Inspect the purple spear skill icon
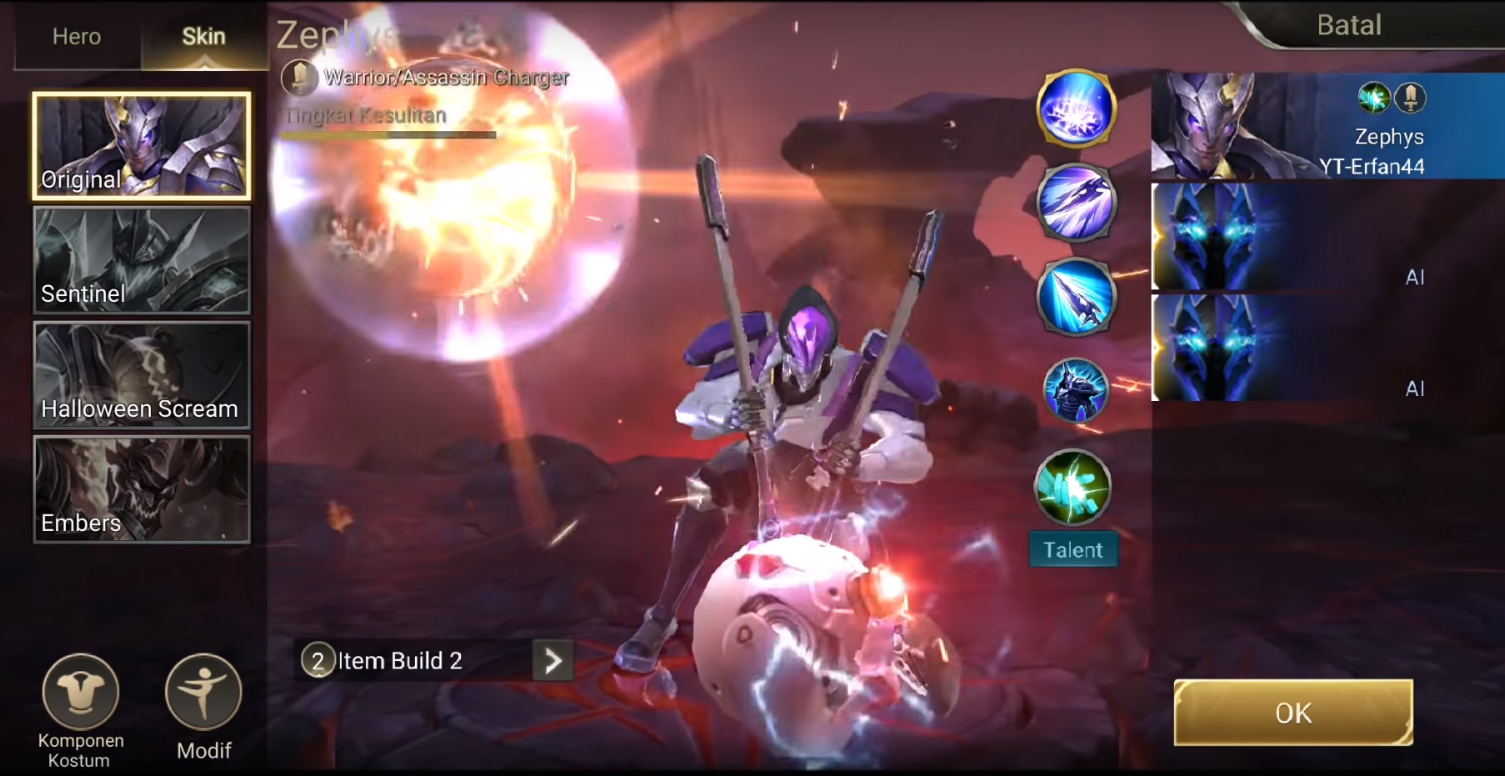 coord(1076,202)
